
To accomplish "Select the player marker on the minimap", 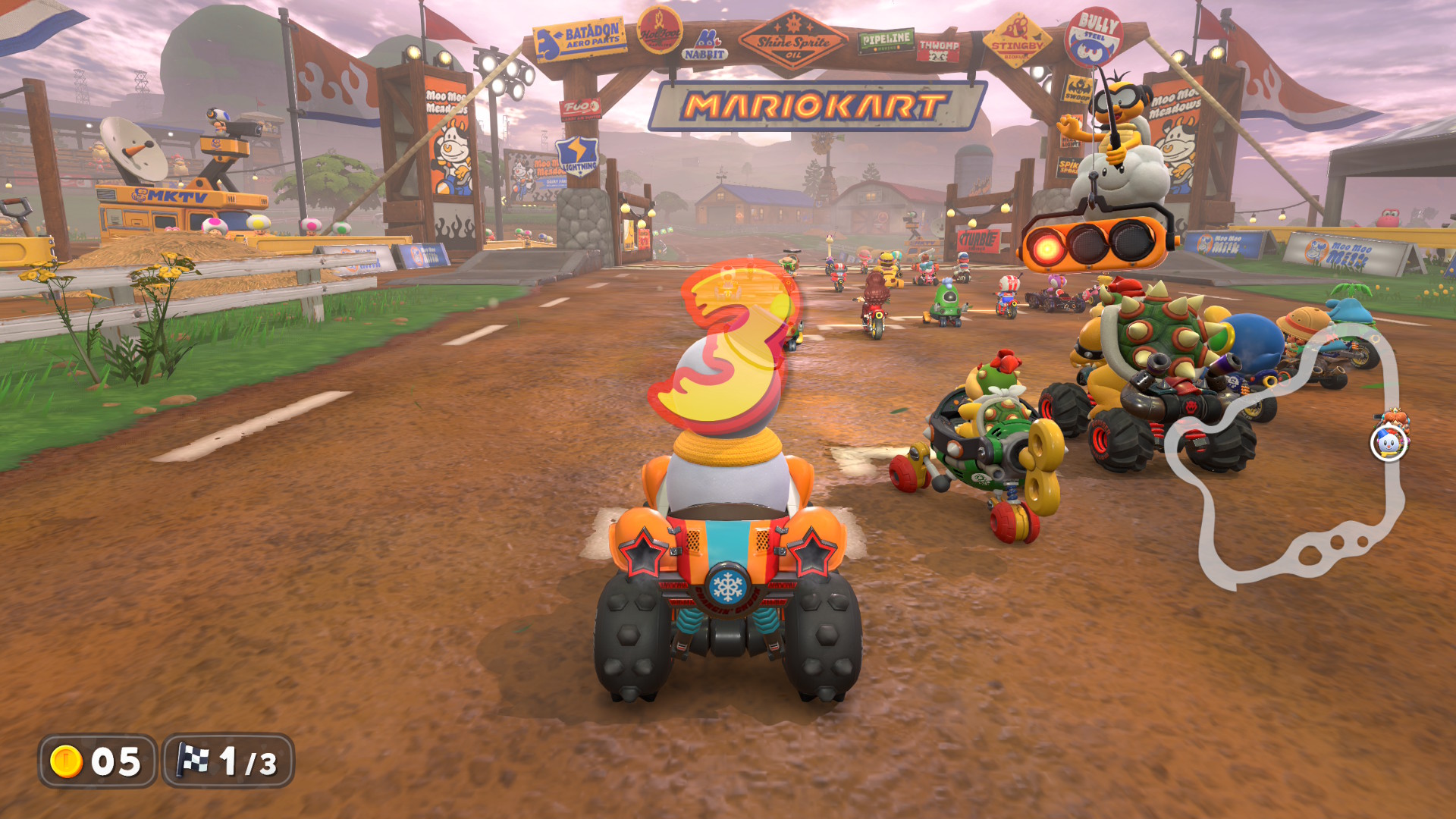I will 1389,442.
